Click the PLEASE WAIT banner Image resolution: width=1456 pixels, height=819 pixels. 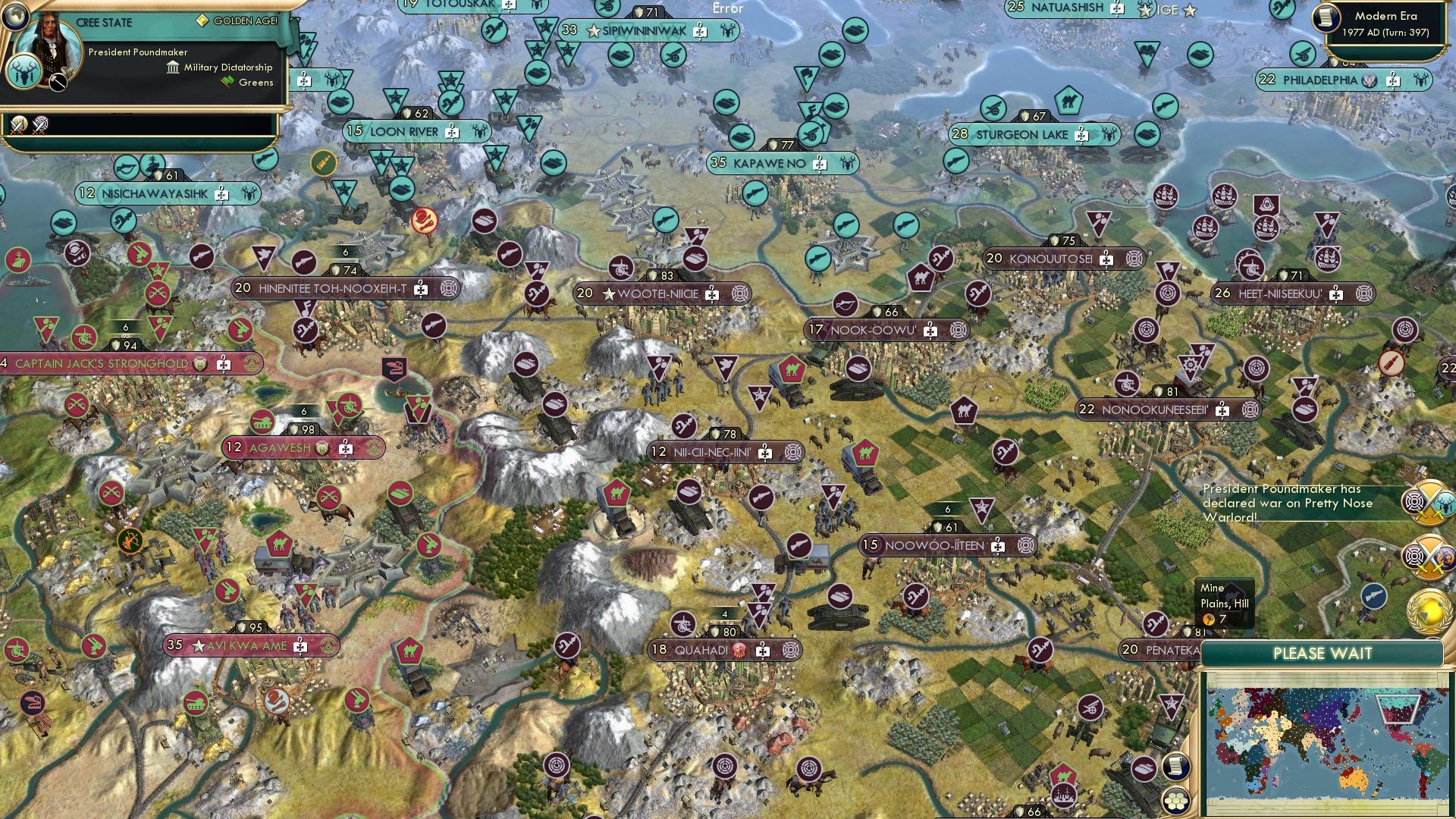click(x=1323, y=653)
